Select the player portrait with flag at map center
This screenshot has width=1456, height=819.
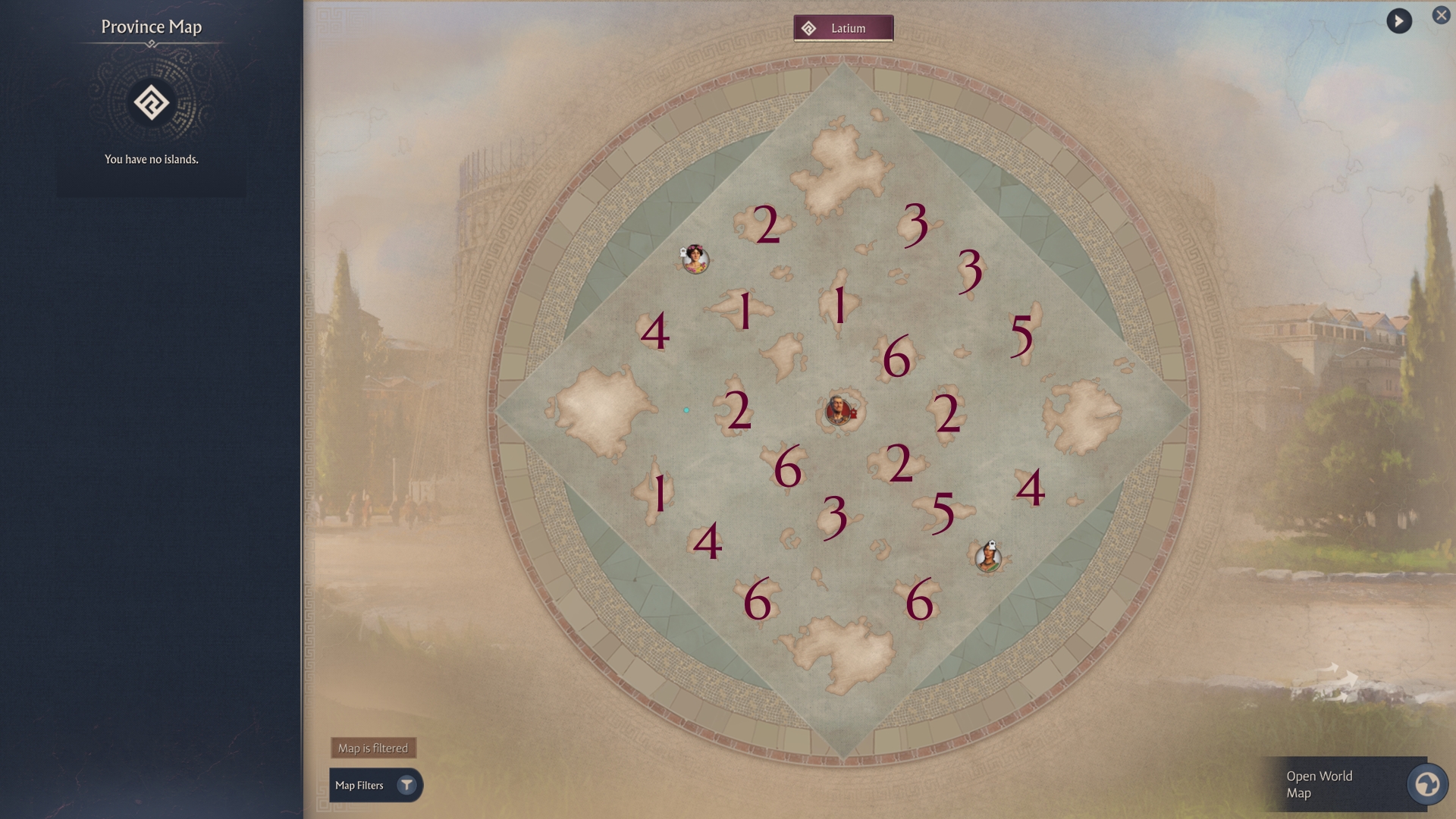click(x=839, y=409)
